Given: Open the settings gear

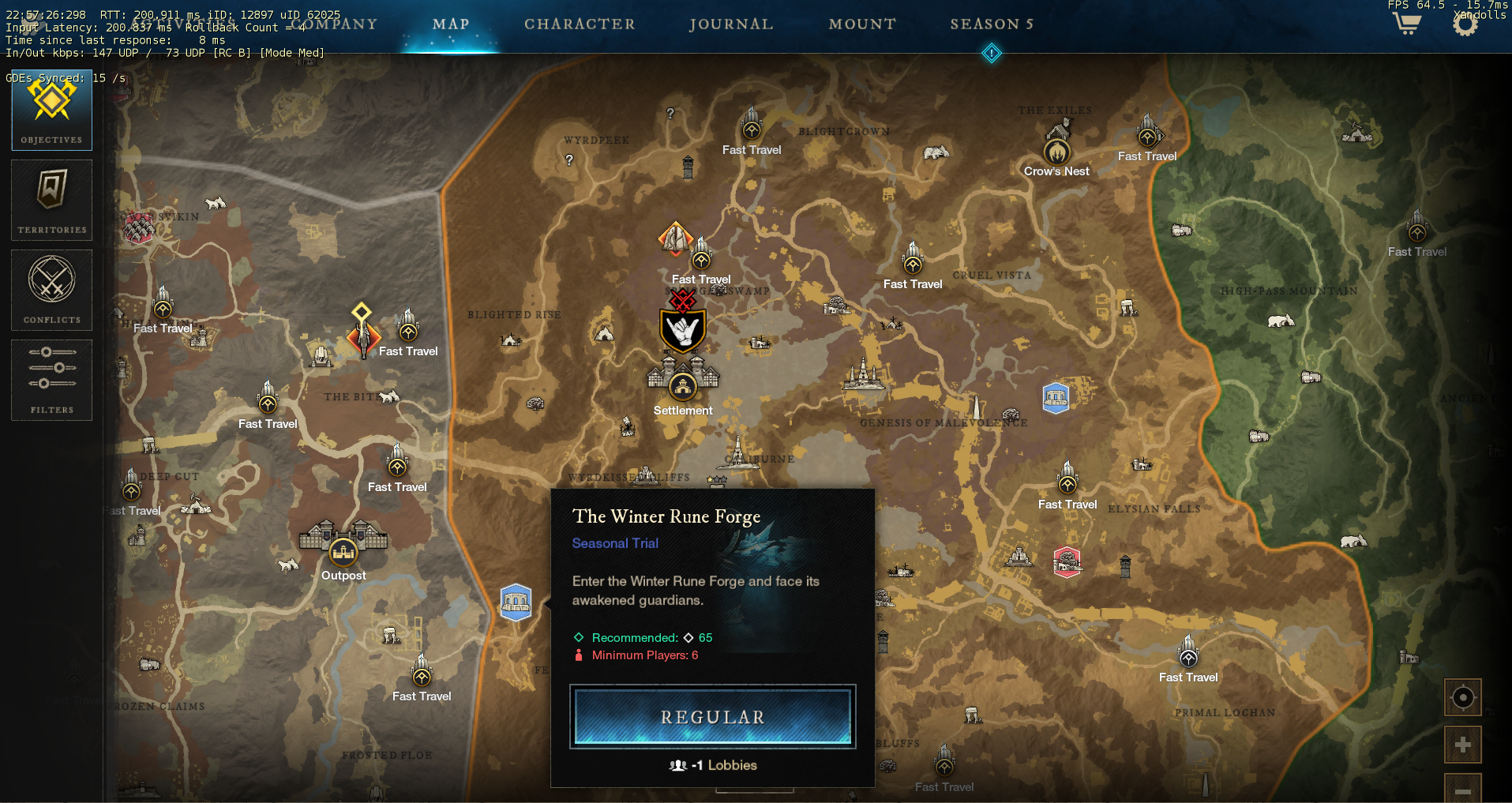Looking at the screenshot, I should (x=1465, y=24).
